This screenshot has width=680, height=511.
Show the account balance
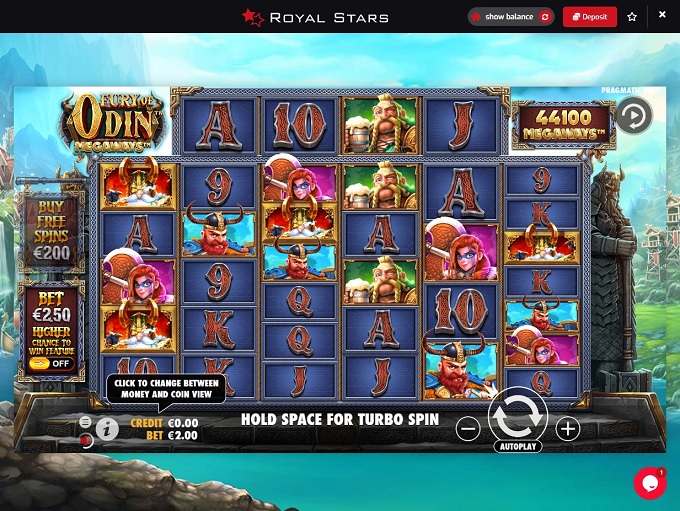(x=511, y=17)
